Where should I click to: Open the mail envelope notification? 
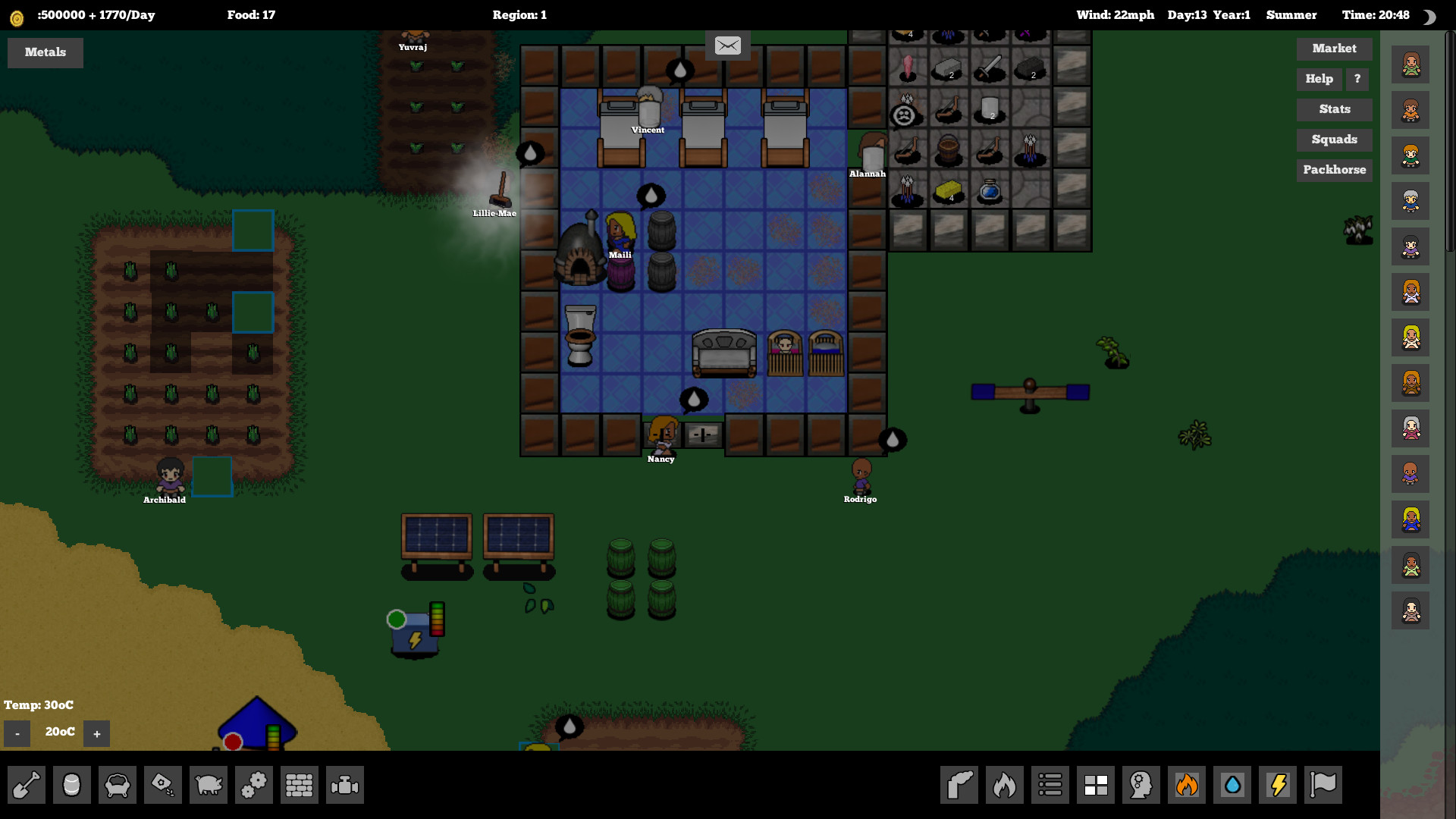[728, 45]
